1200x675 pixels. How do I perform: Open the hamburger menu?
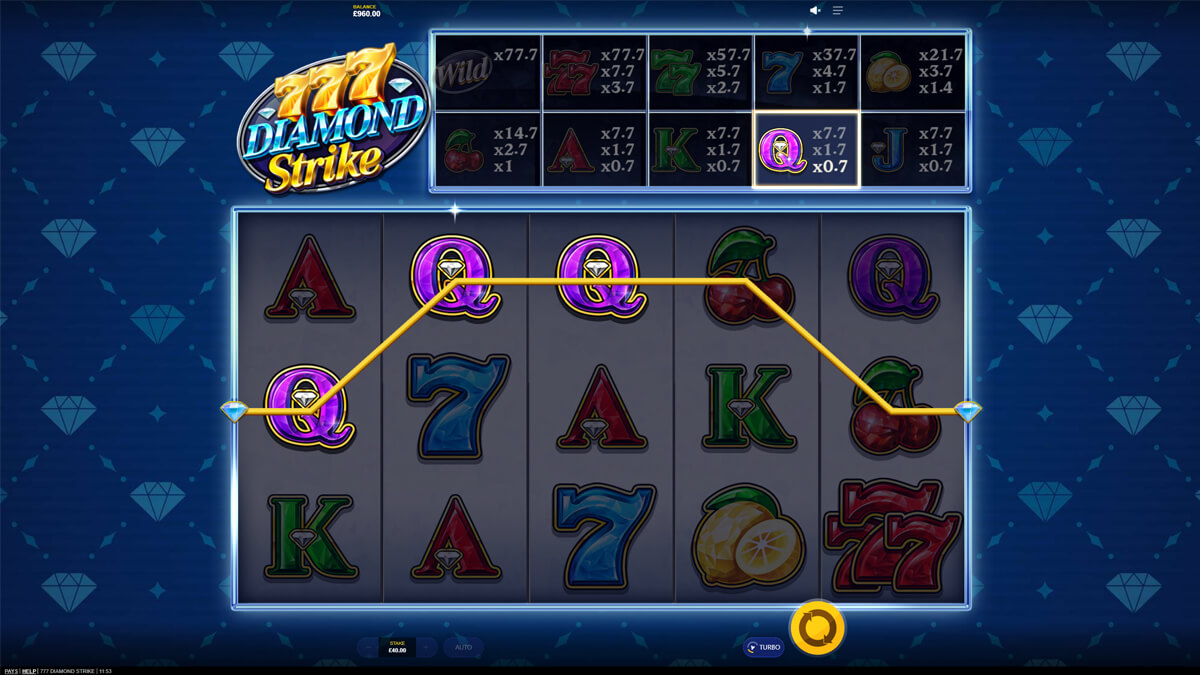click(838, 10)
